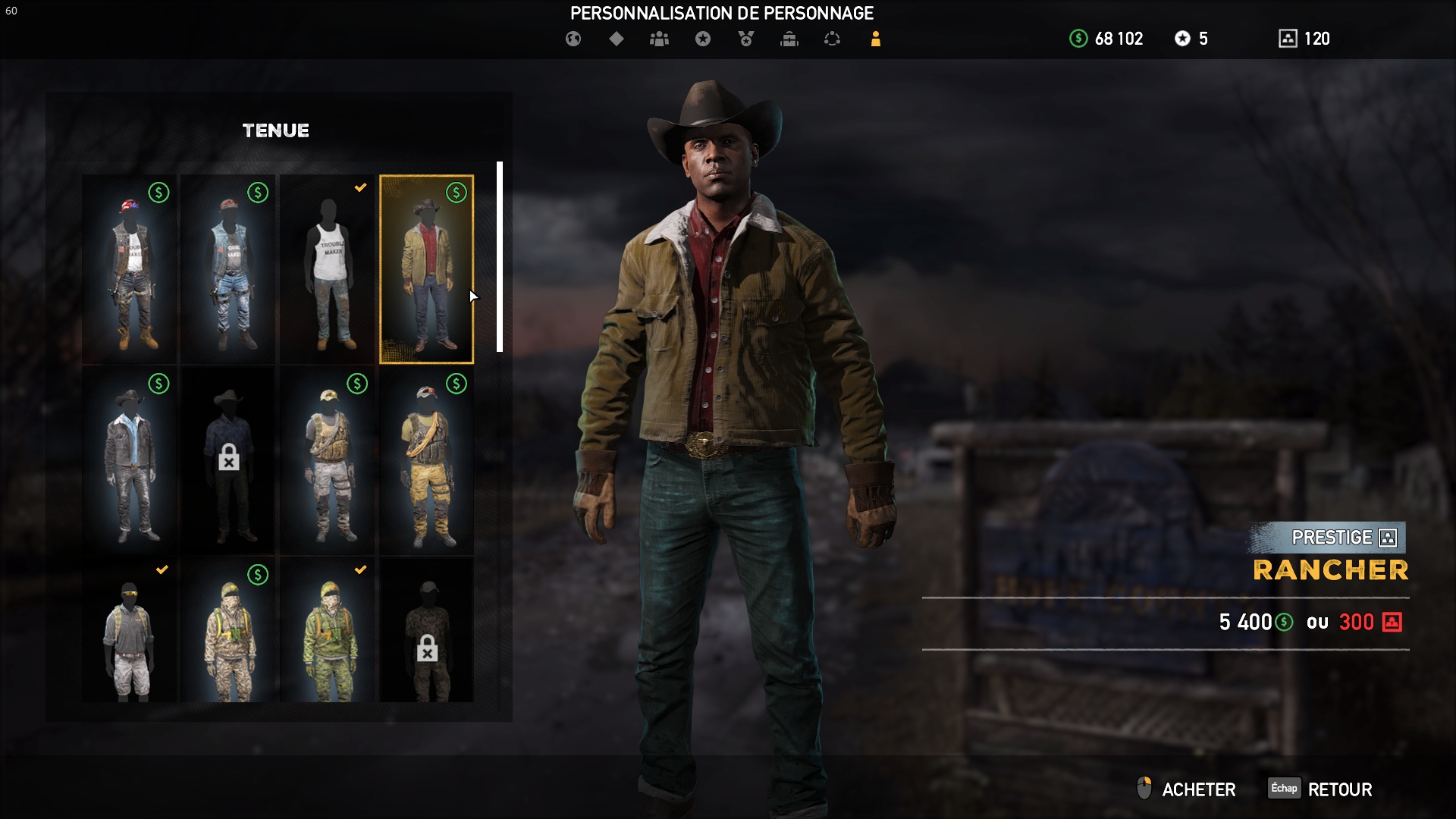Go back with the Retour button
This screenshot has width=1456, height=819.
pyautogui.click(x=1339, y=789)
